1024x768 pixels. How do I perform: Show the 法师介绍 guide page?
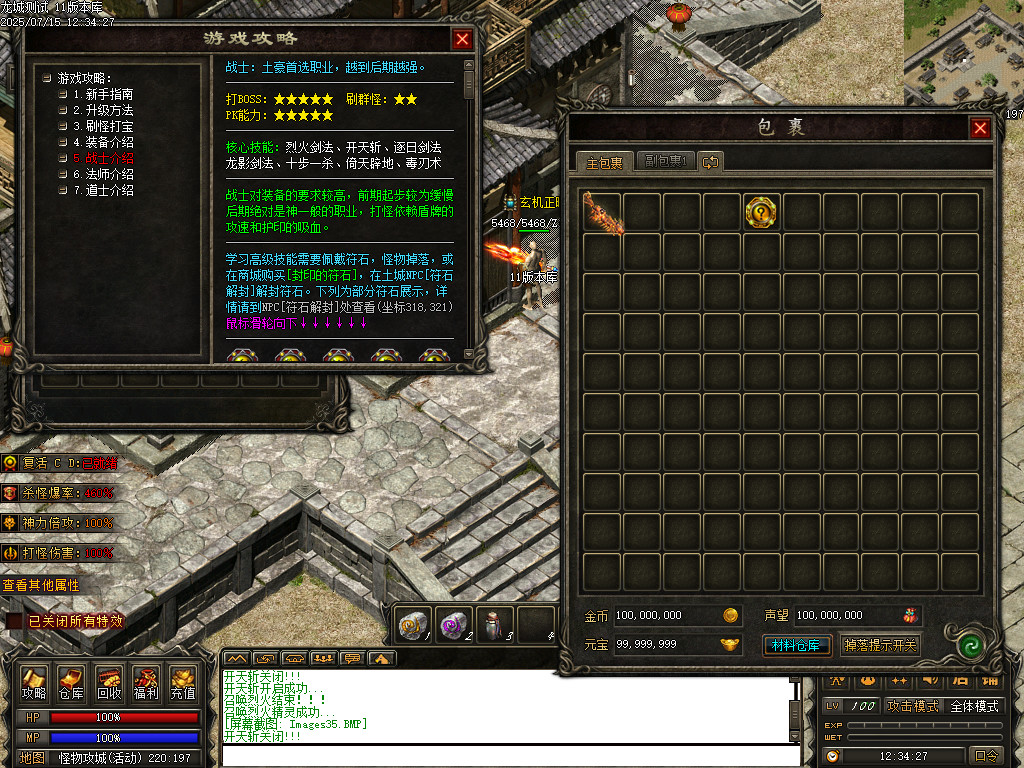(109, 174)
